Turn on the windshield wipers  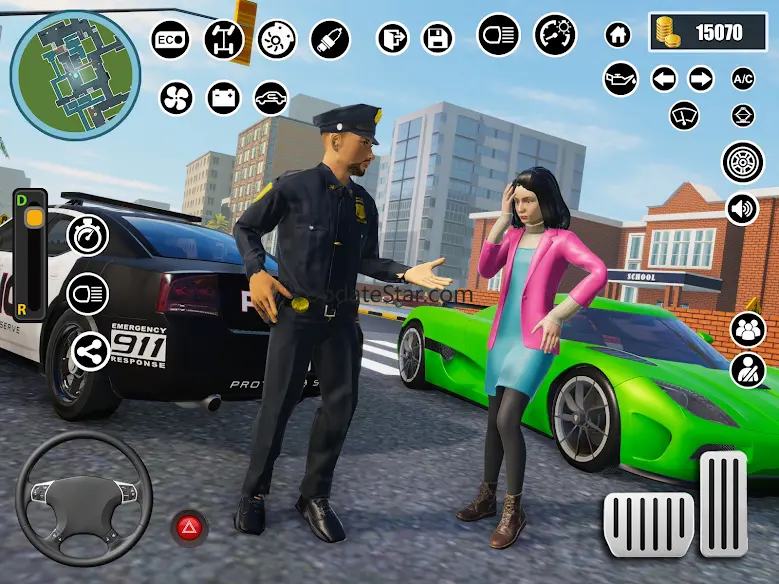684,115
